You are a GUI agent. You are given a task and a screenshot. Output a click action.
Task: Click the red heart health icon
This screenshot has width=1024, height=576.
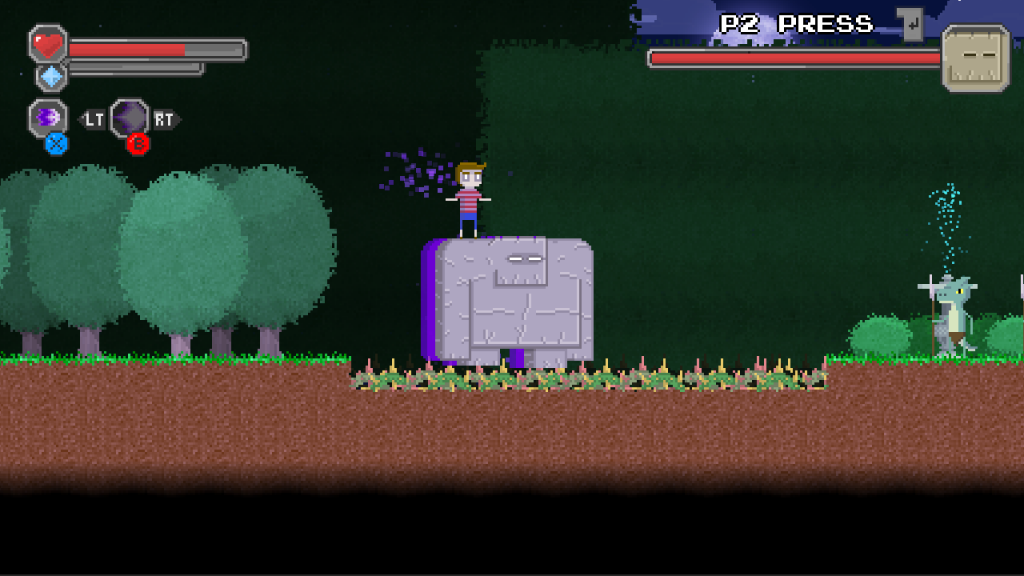(47, 45)
